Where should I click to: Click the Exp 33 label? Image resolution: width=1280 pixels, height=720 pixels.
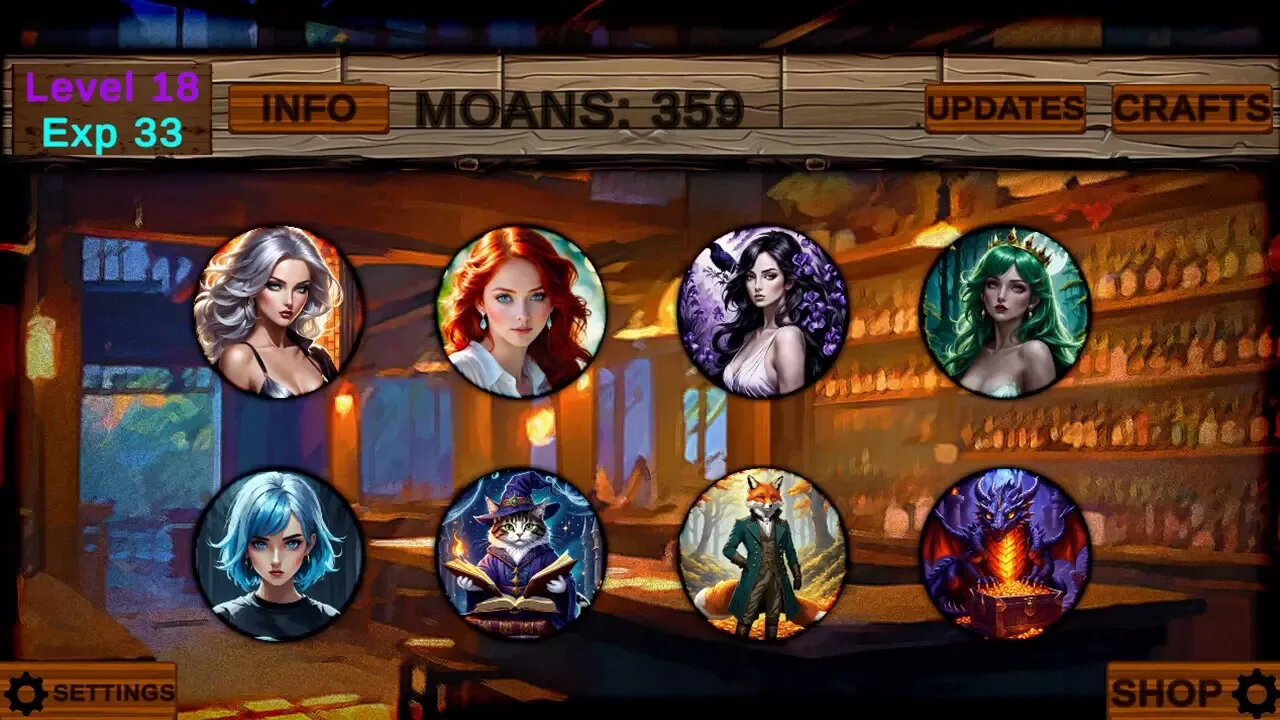[x=113, y=131]
